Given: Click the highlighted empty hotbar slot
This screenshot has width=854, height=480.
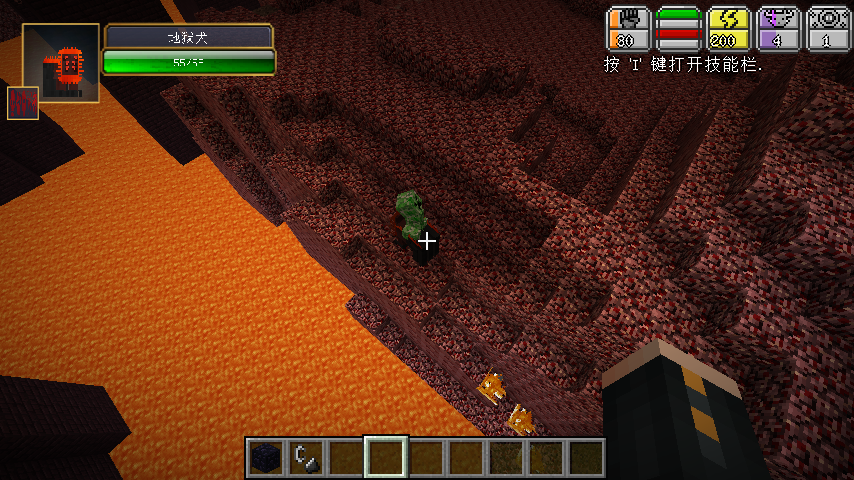Looking at the screenshot, I should coord(385,458).
